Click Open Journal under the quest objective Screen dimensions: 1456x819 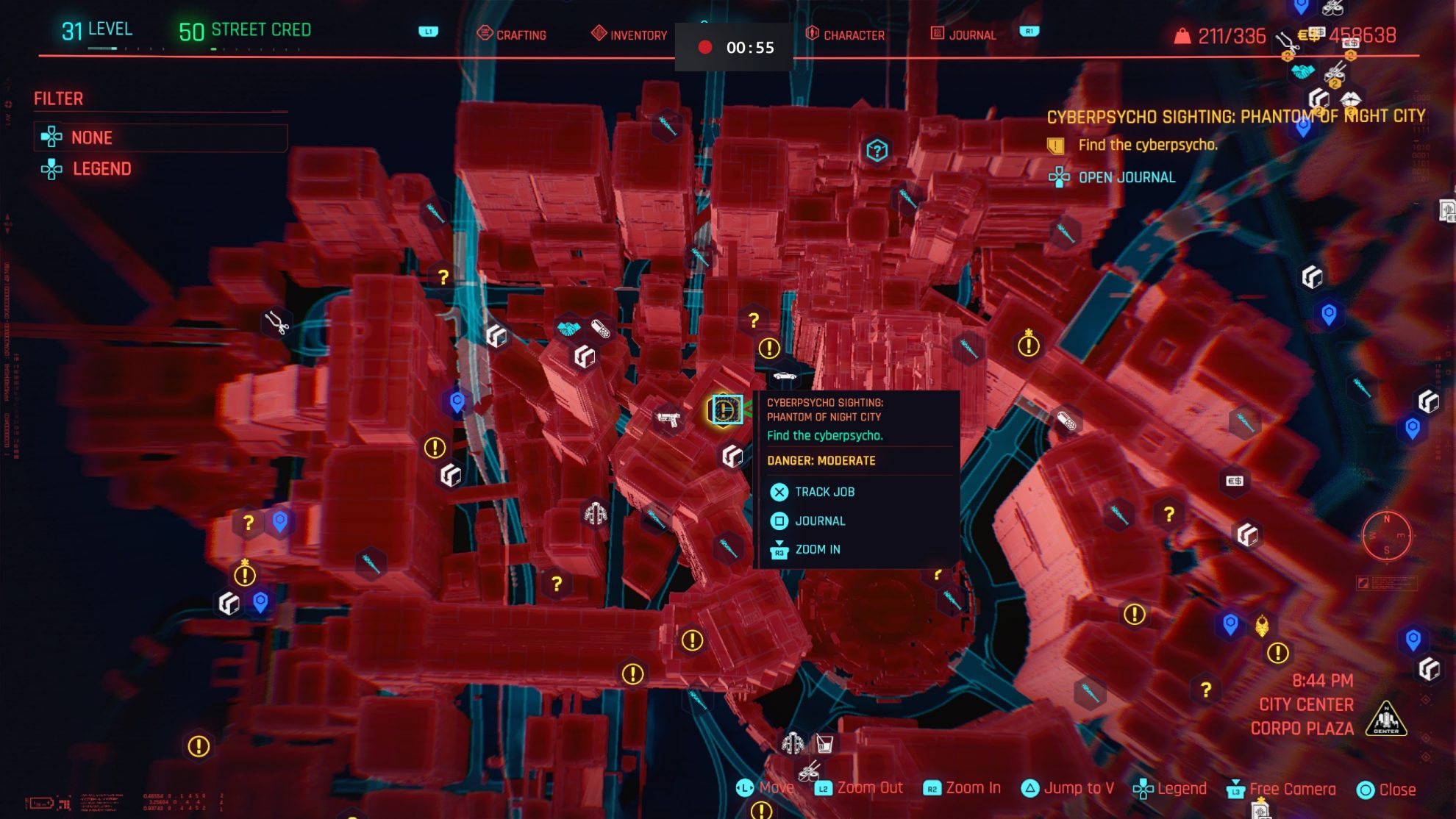pos(1127,176)
